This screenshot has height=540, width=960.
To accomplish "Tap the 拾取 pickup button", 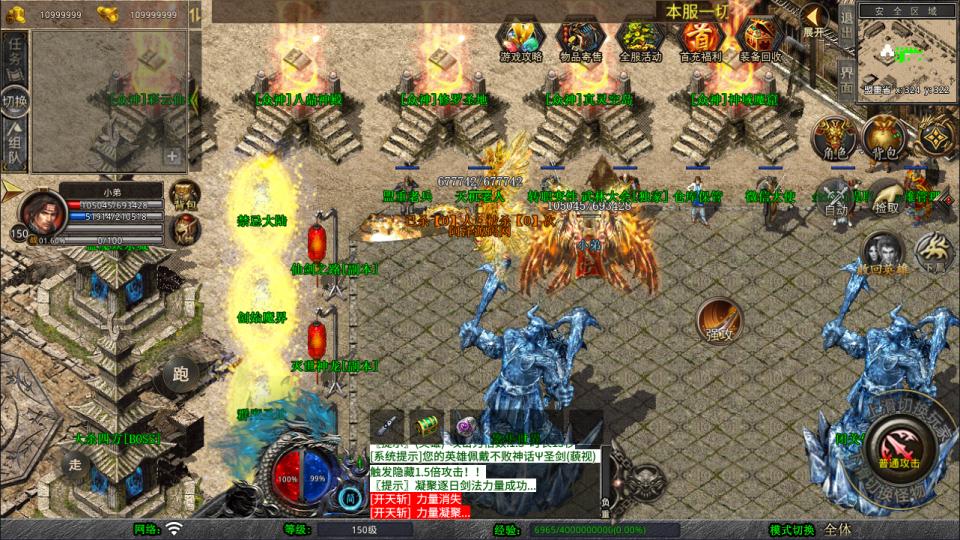I will click(886, 198).
